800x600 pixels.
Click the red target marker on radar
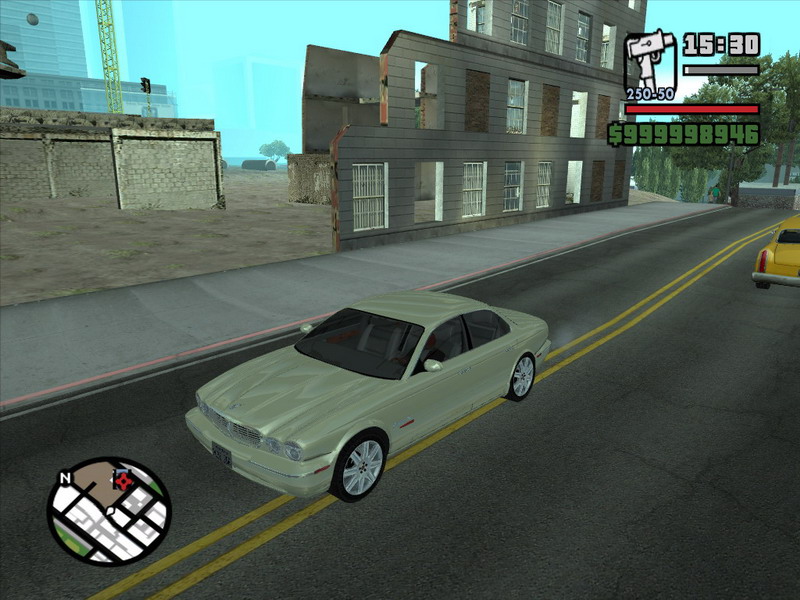pos(125,481)
